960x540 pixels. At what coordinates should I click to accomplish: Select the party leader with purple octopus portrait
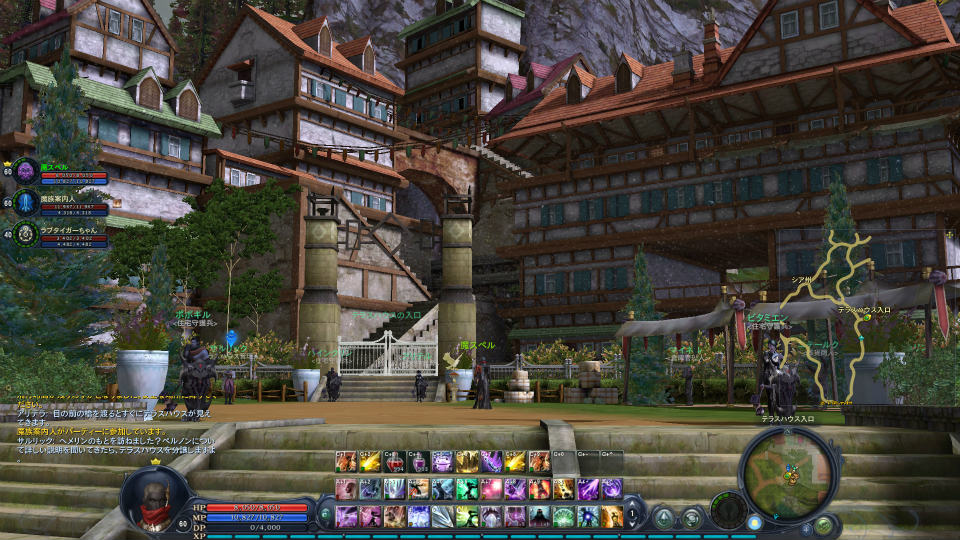(x=26, y=171)
